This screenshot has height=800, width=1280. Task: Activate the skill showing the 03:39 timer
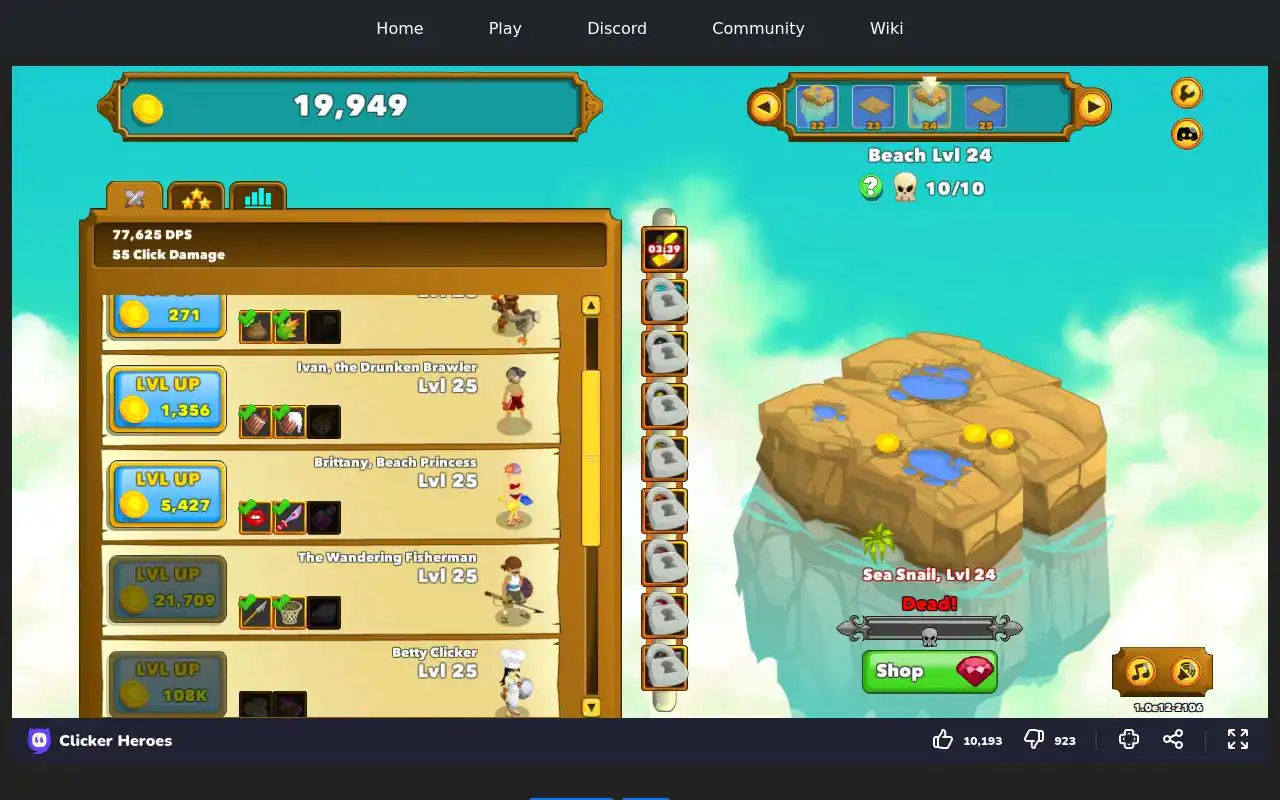coord(664,250)
